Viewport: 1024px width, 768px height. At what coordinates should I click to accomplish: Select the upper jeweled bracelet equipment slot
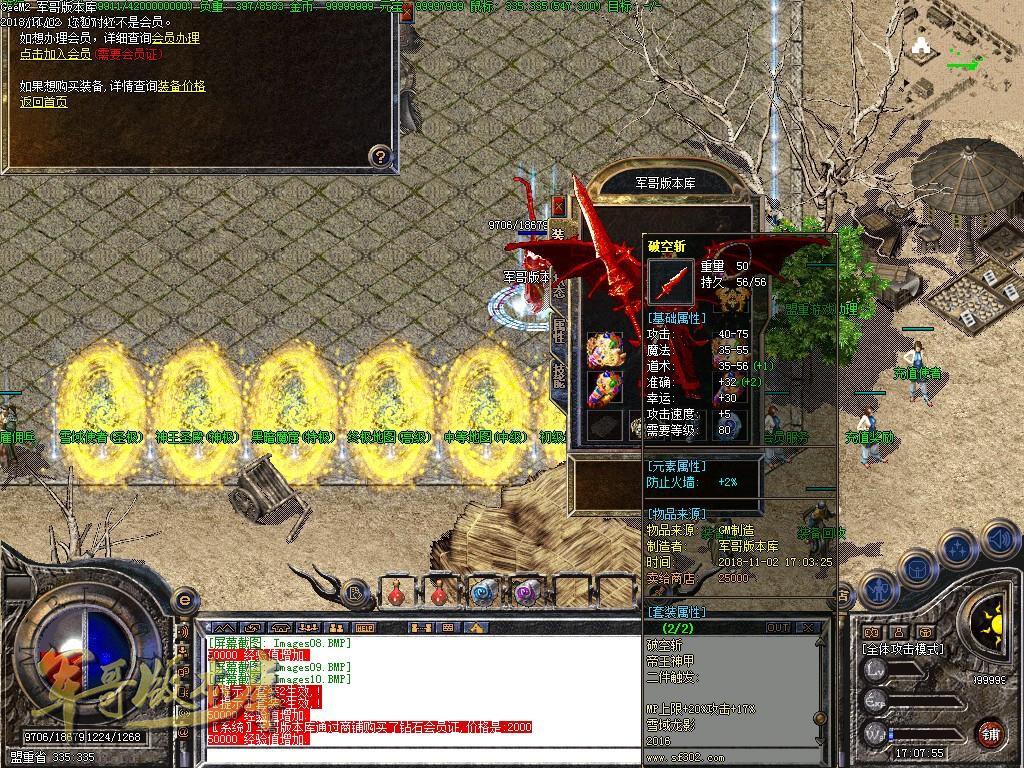click(x=605, y=351)
